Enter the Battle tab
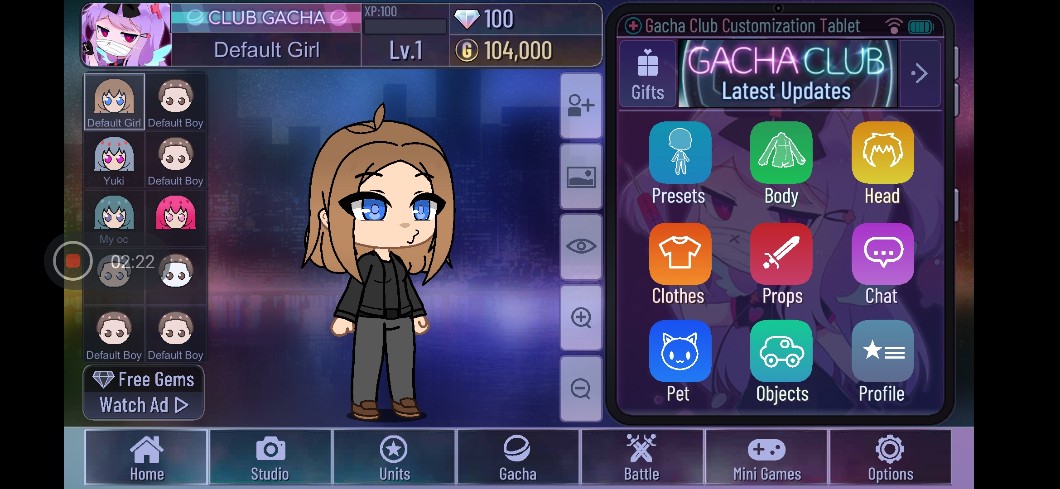 642,457
